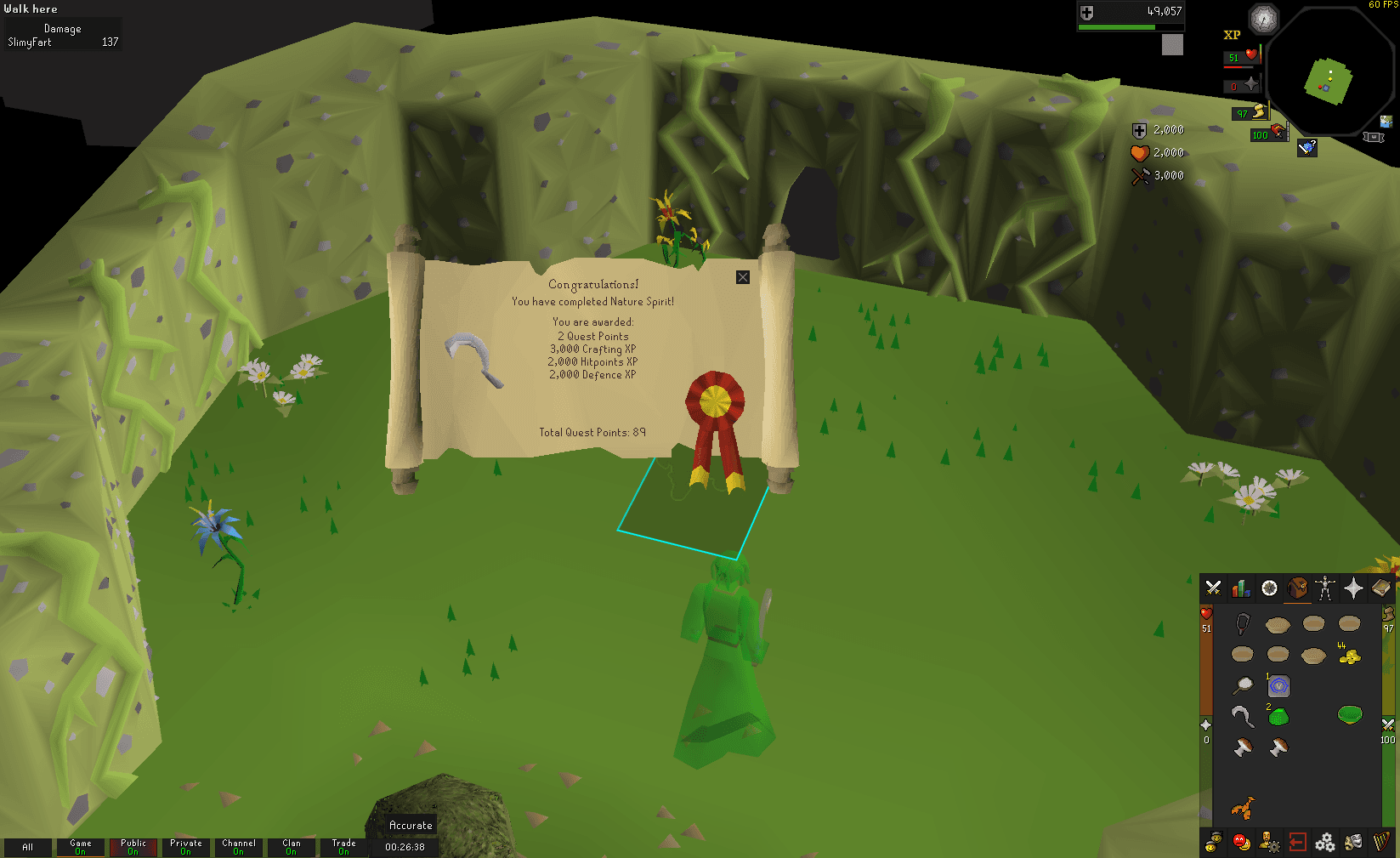This screenshot has width=1400, height=858.
Task: Close the Nature Spirit congratulations scroll
Action: click(x=743, y=277)
